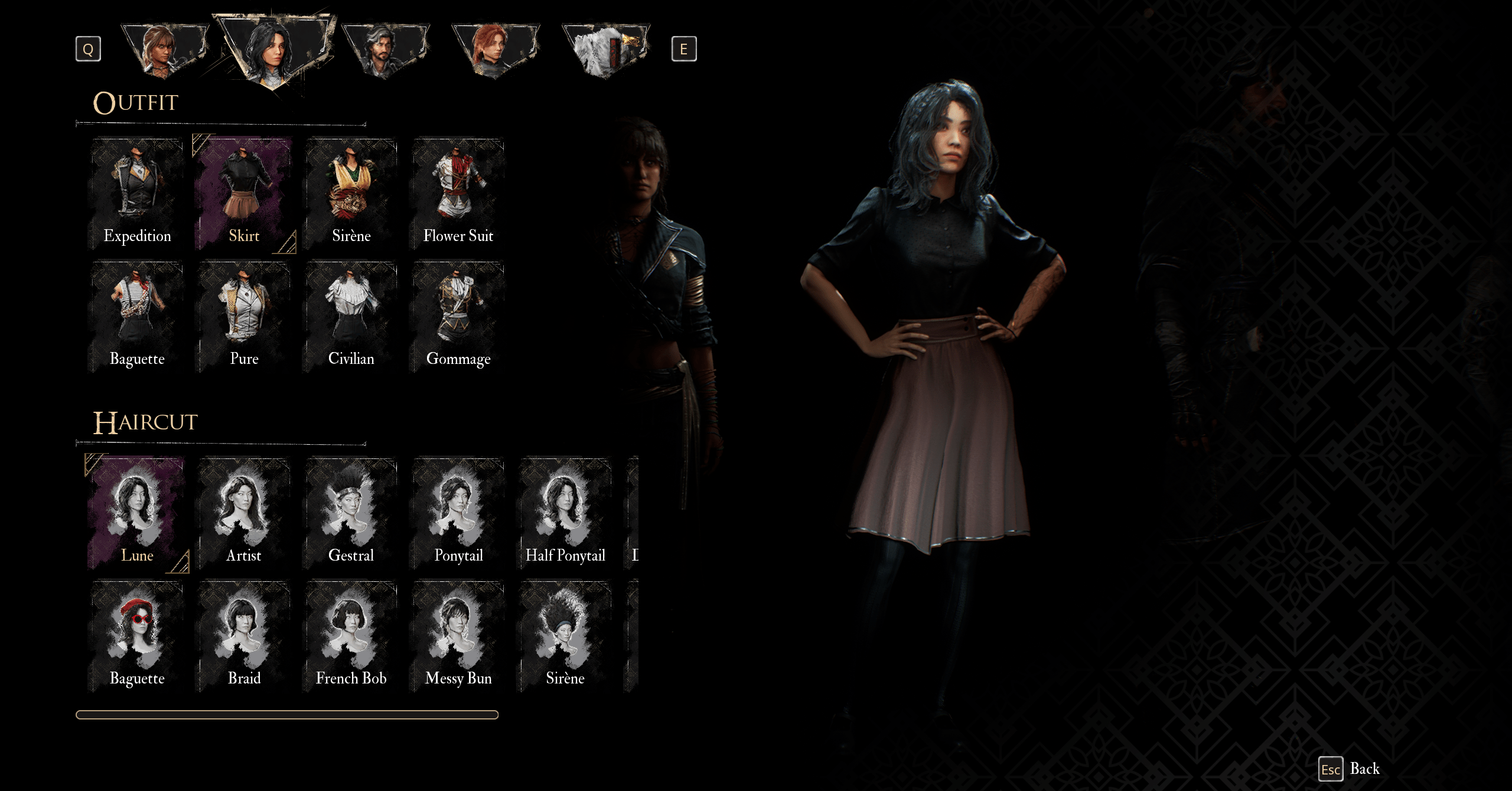
Task: Pick the Ponytail haircut
Action: (x=458, y=513)
